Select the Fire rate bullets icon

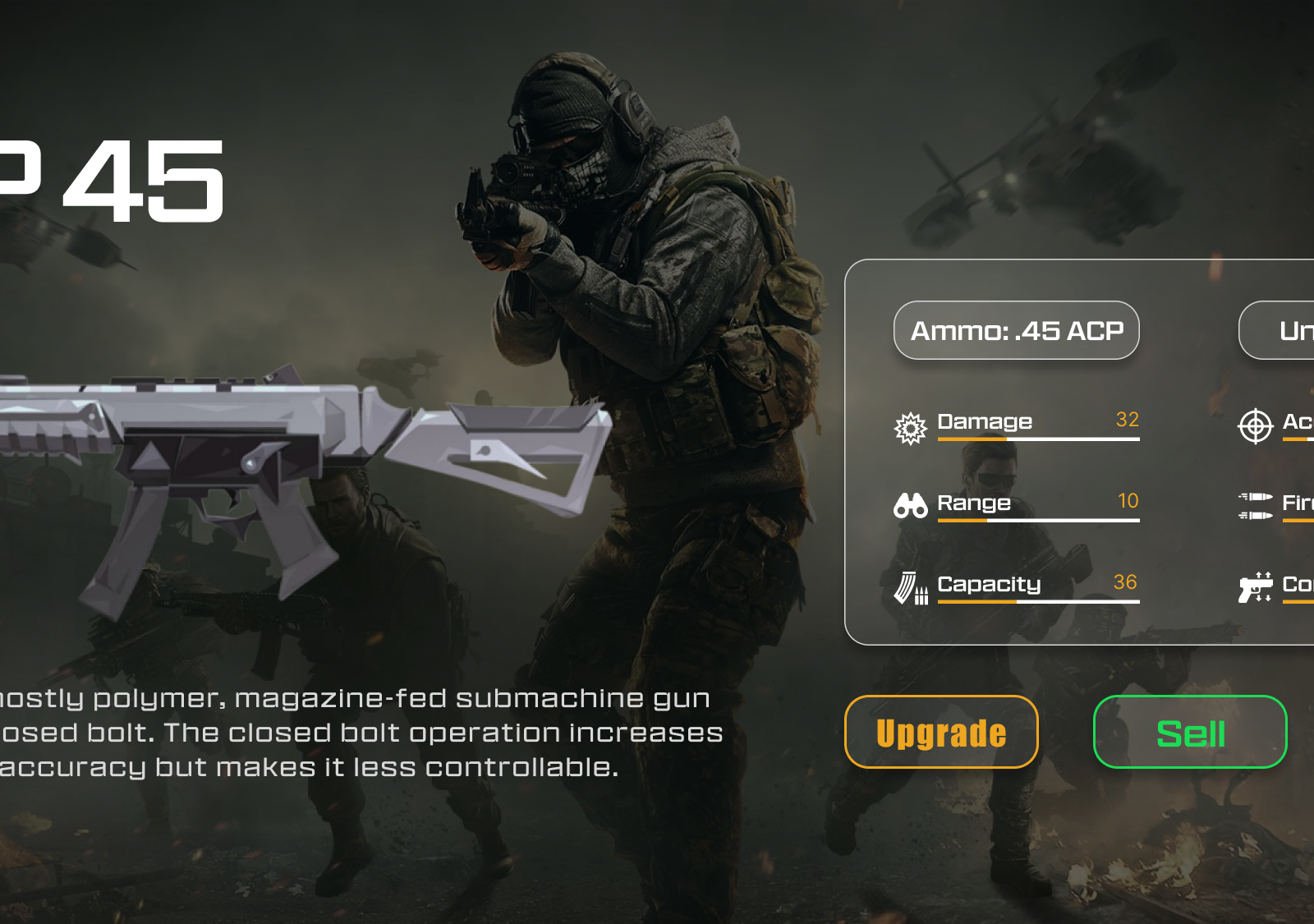coord(1254,504)
